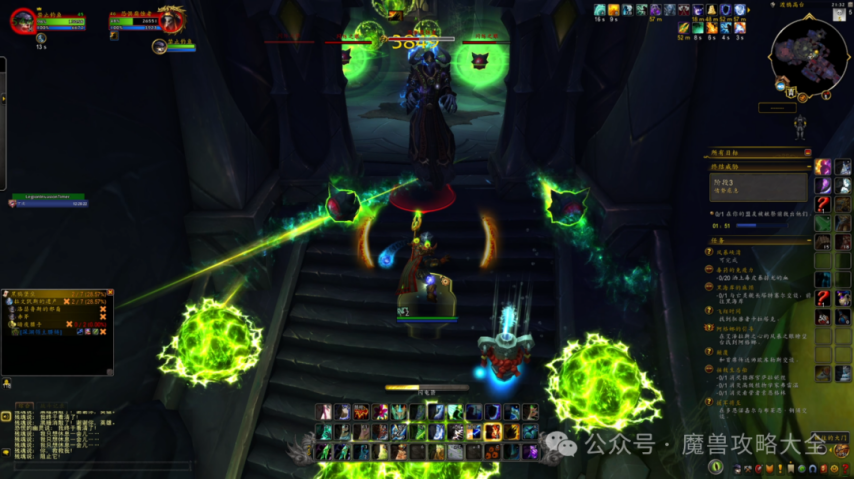Image resolution: width=854 pixels, height=479 pixels.
Task: Click the first buff icon in the row
Action: [x=600, y=11]
